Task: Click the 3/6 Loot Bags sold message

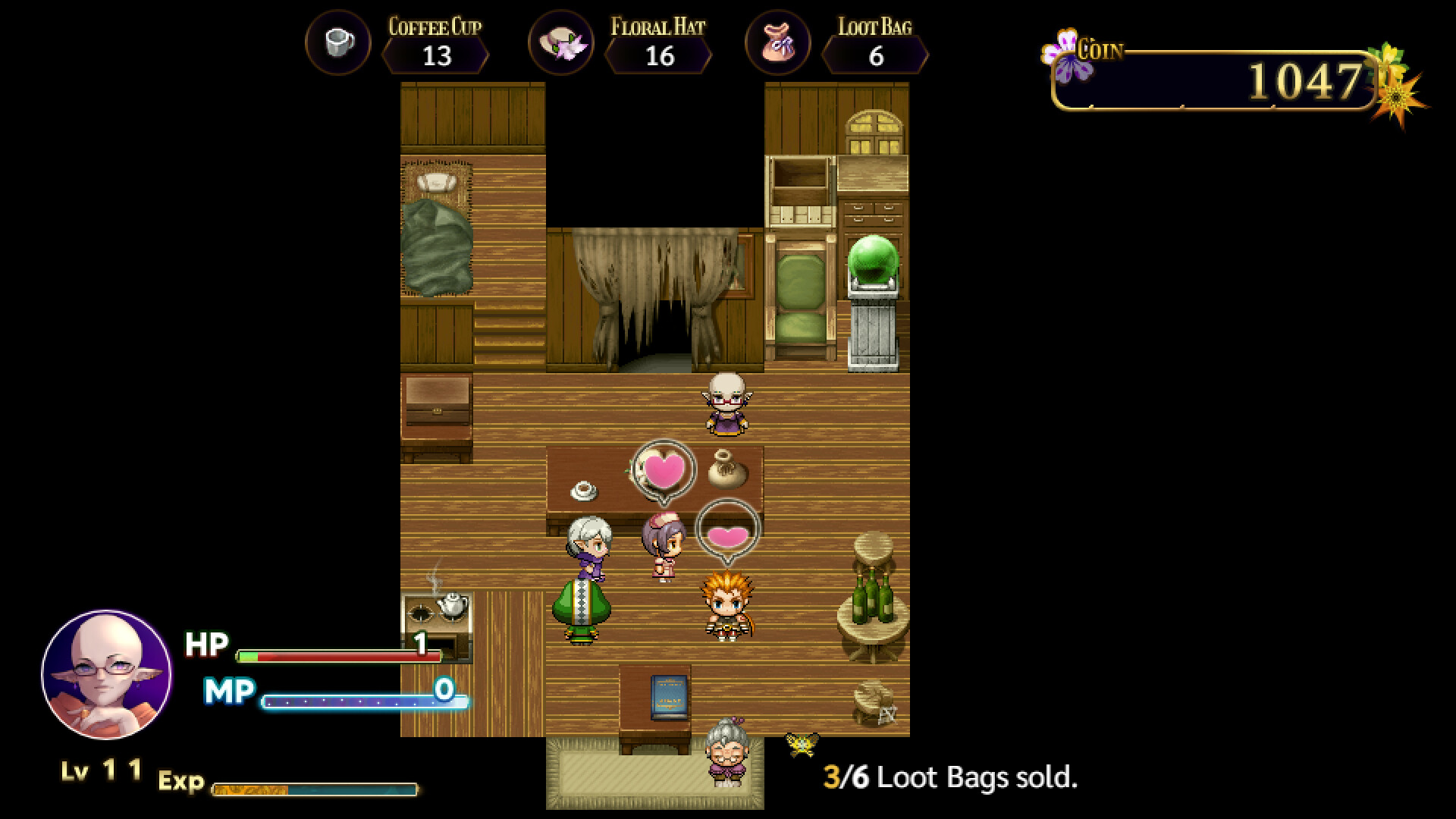Action: [953, 777]
